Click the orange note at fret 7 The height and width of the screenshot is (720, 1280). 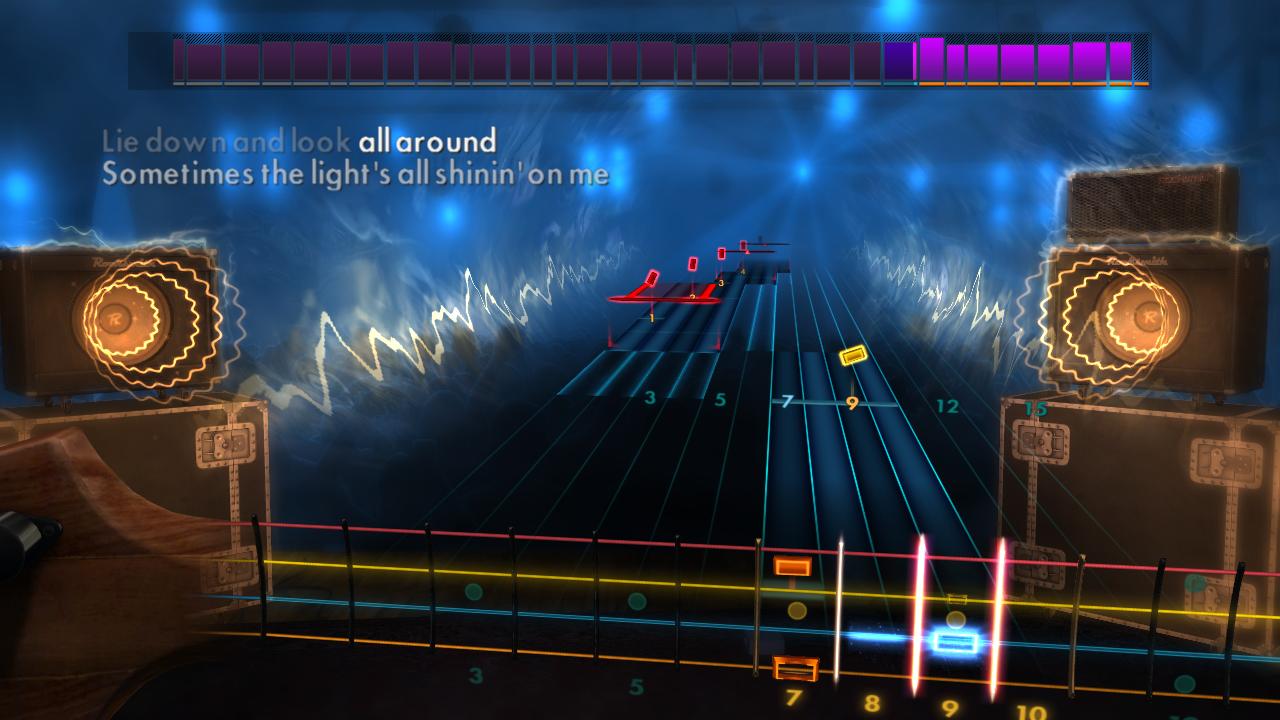point(793,567)
